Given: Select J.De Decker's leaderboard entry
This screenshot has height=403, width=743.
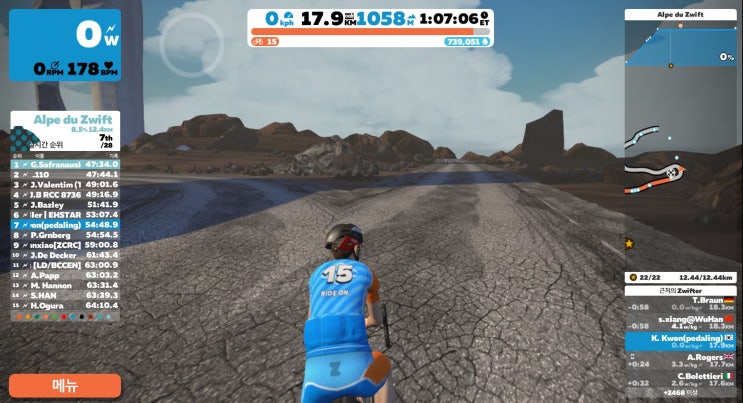Looking at the screenshot, I should pyautogui.click(x=65, y=255).
